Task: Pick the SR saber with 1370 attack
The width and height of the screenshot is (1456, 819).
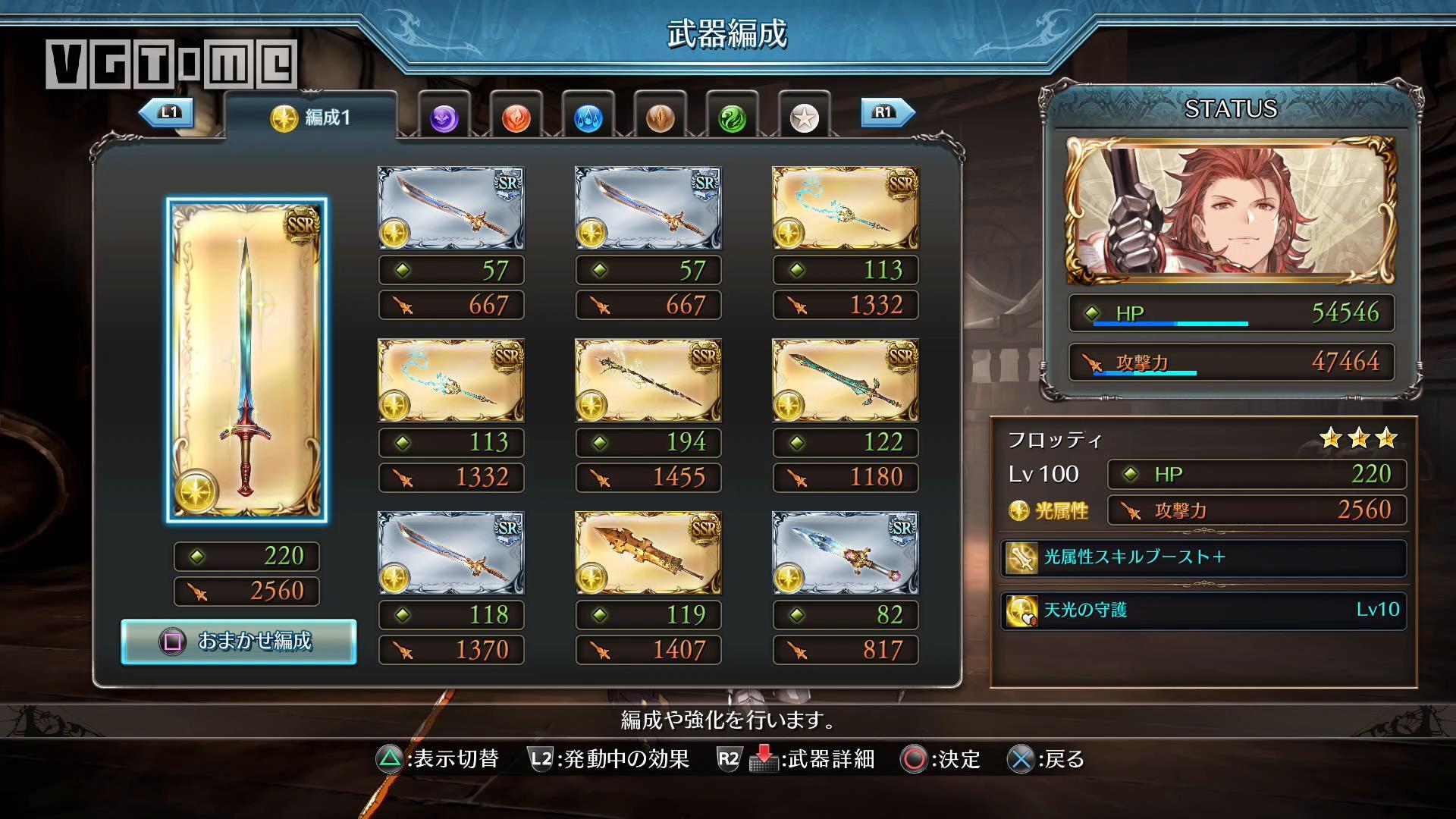Action: coord(450,553)
